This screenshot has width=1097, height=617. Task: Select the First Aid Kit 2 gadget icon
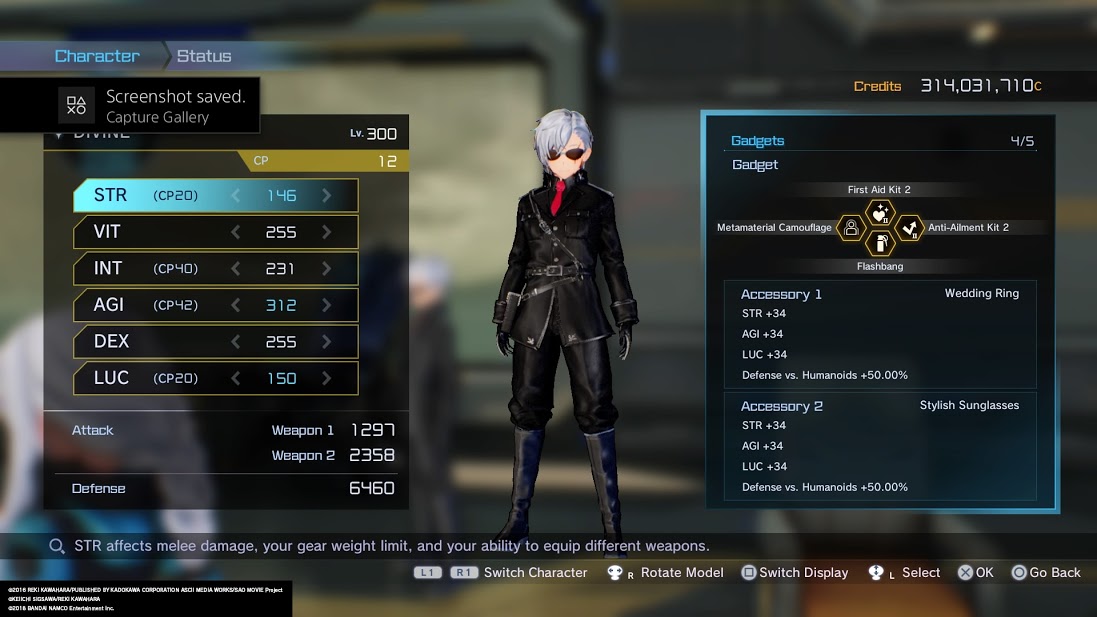click(880, 213)
